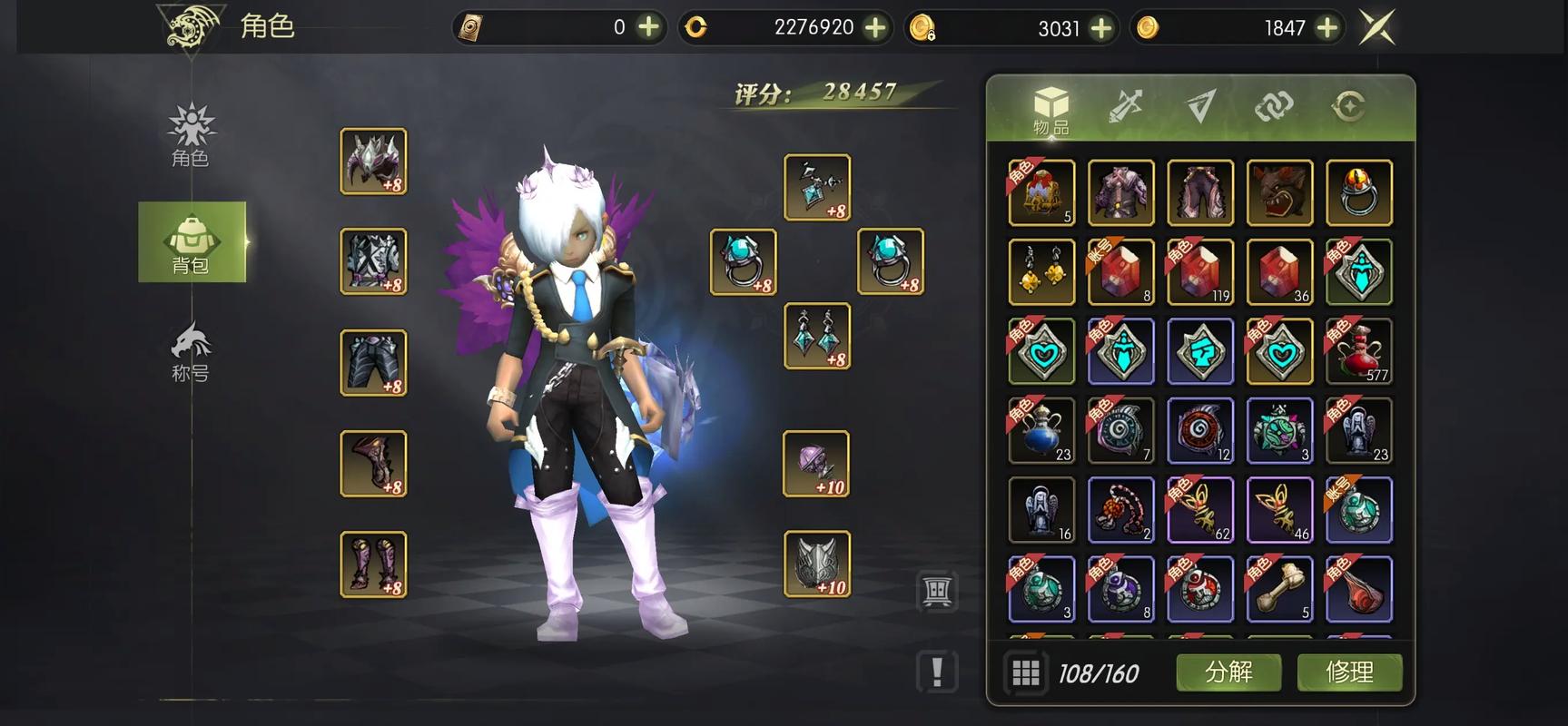Toggle the inventory grid view button
Screen dimensions: 1568x726
[1026, 672]
